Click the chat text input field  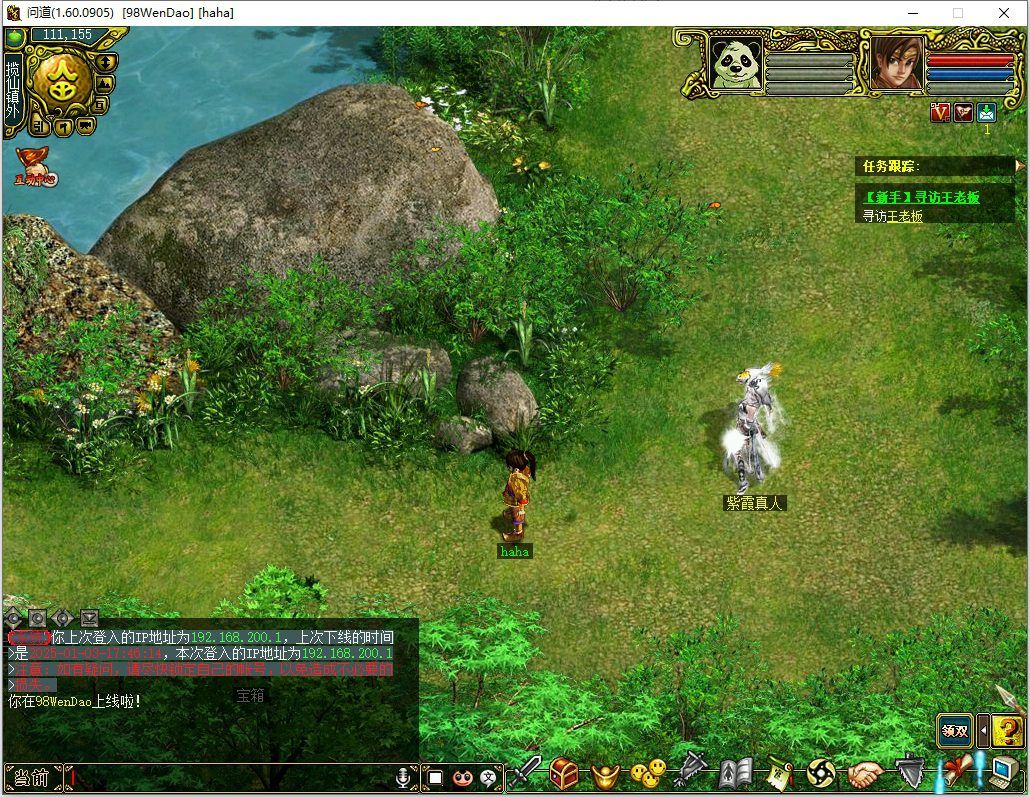point(230,776)
